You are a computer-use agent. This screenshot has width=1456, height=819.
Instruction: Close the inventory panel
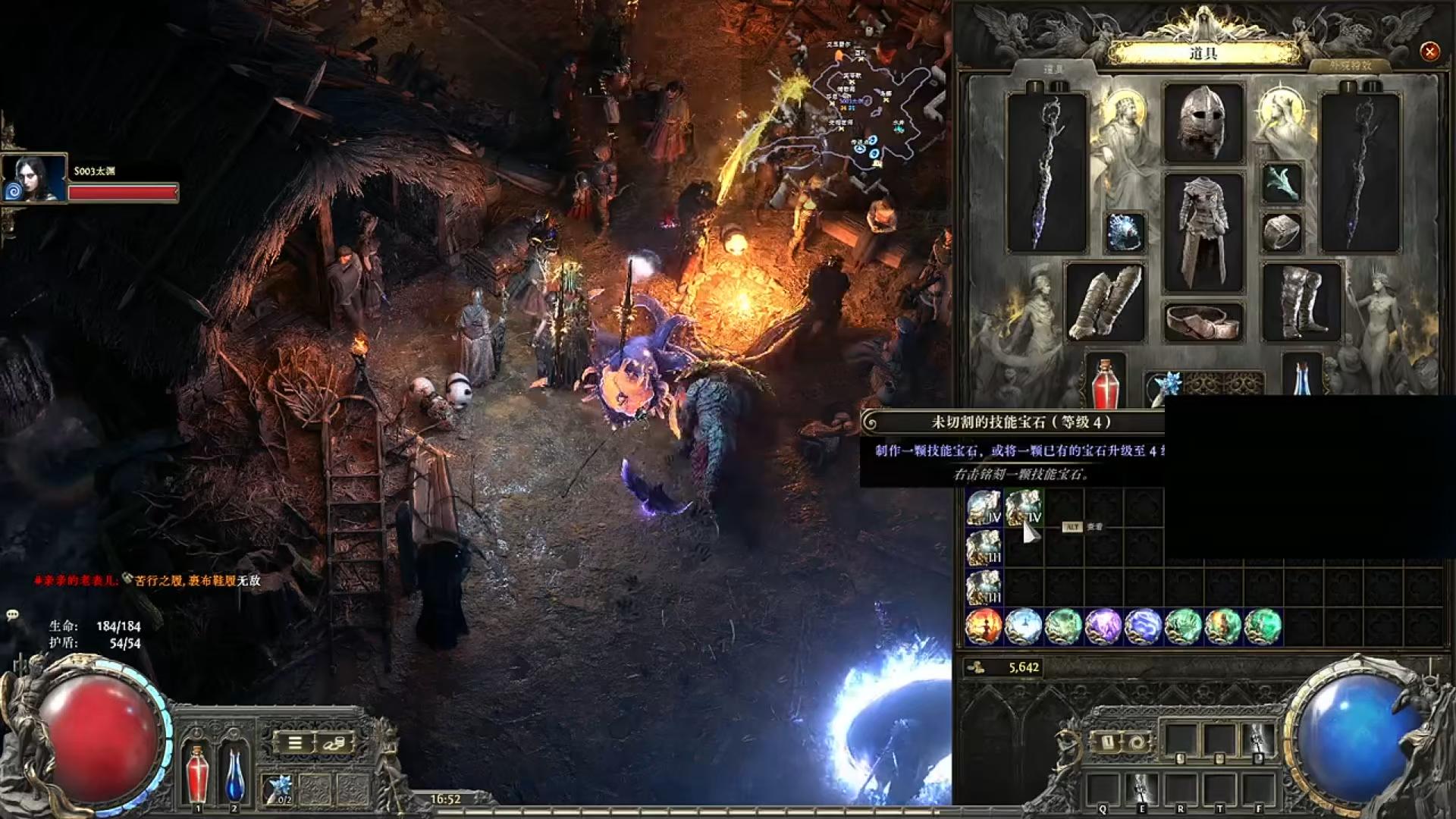pos(1429,52)
